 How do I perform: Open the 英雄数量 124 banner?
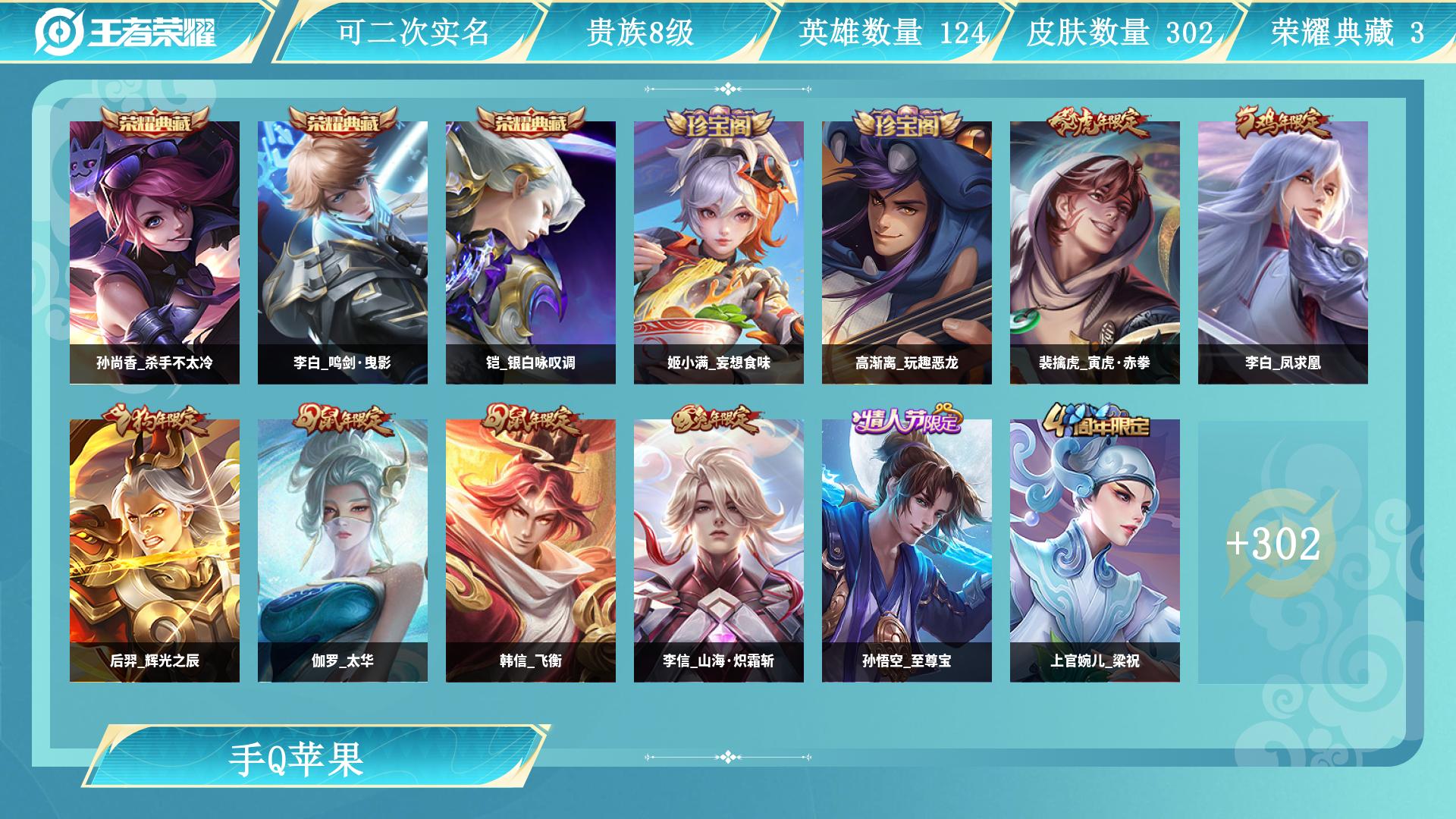coord(891,33)
